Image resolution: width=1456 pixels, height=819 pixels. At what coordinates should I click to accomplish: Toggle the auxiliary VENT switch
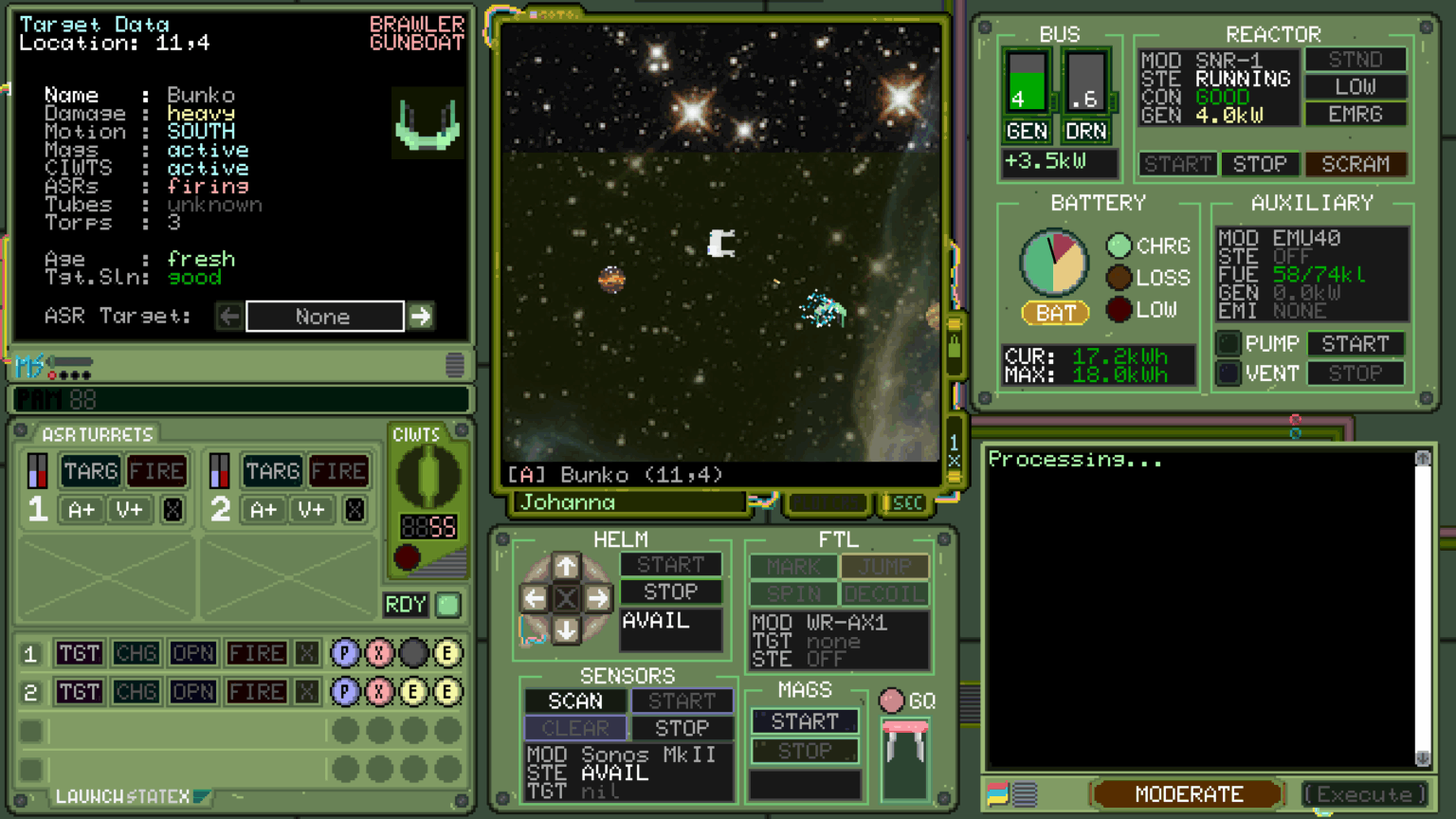pyautogui.click(x=1229, y=373)
